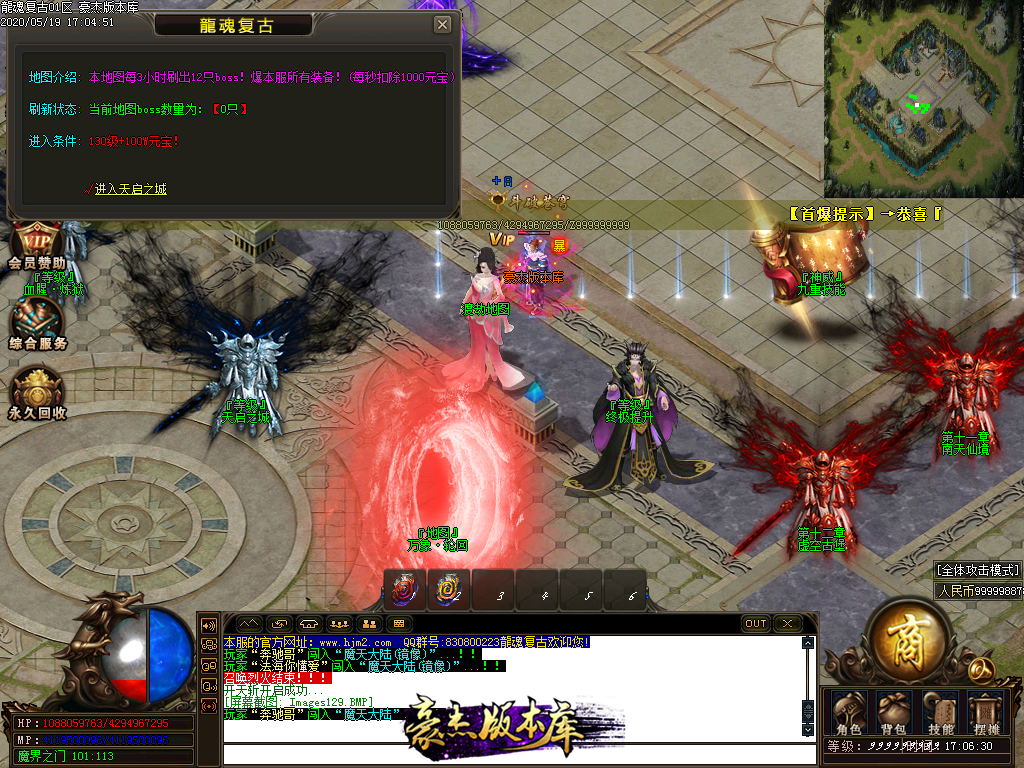Image resolution: width=1024 pixels, height=768 pixels.
Task: Open the 背包 bag inventory
Action: pyautogui.click(x=892, y=713)
